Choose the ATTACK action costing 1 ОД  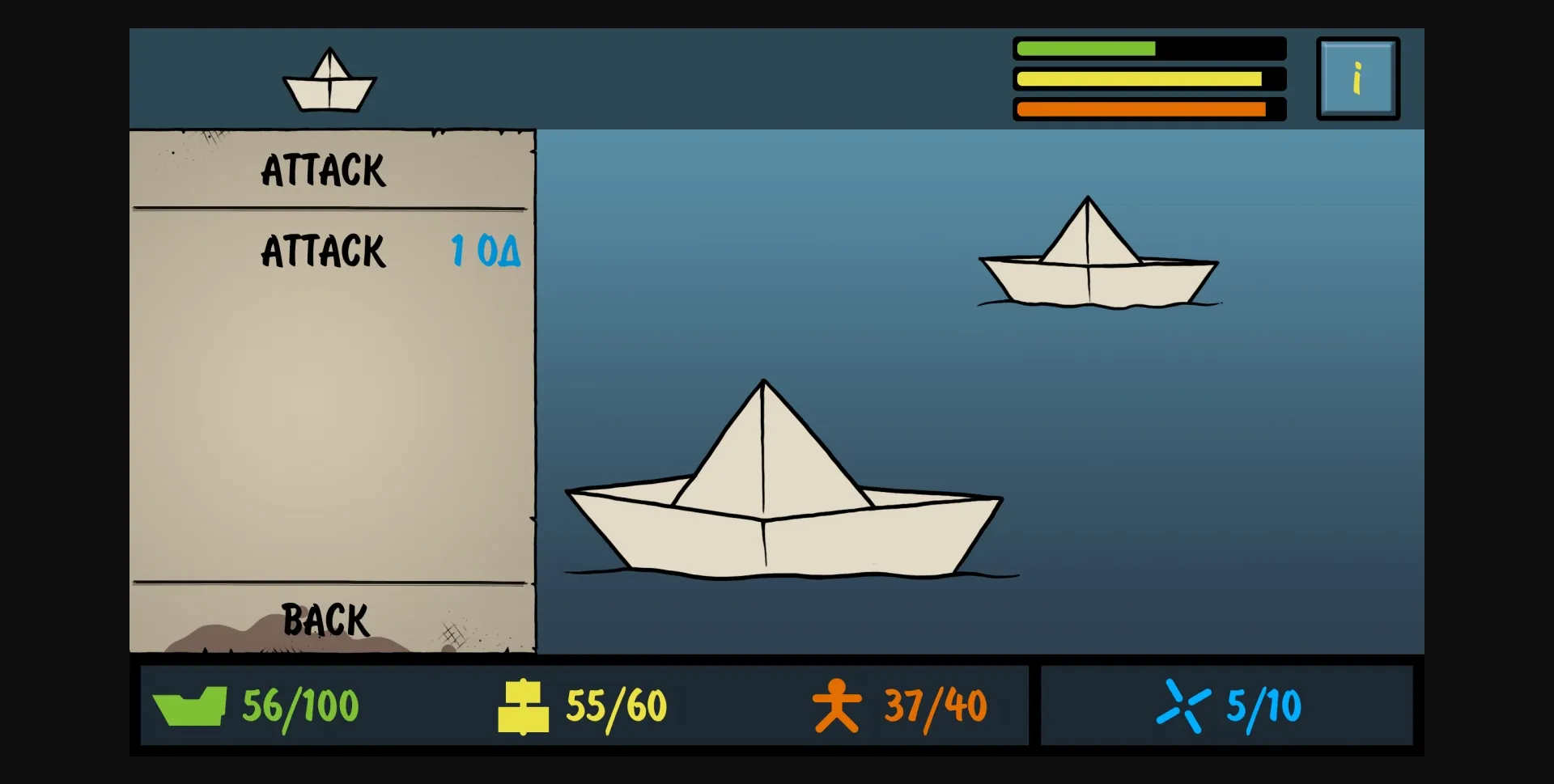[x=323, y=252]
